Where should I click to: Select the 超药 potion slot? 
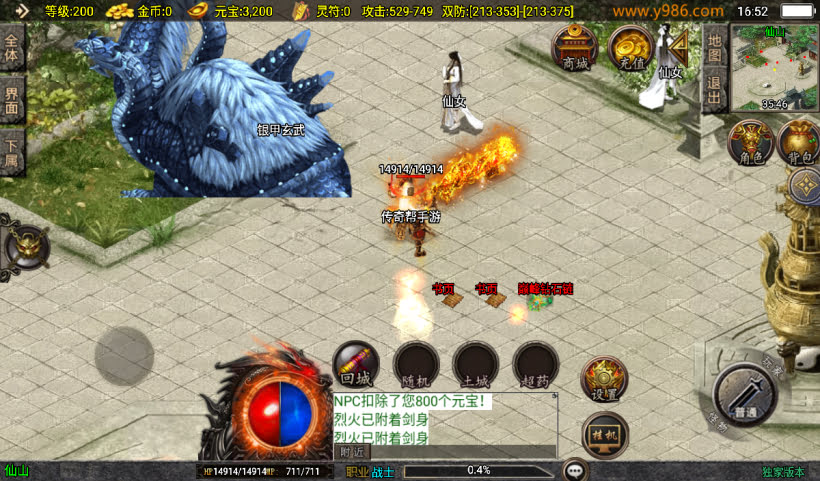pyautogui.click(x=536, y=363)
